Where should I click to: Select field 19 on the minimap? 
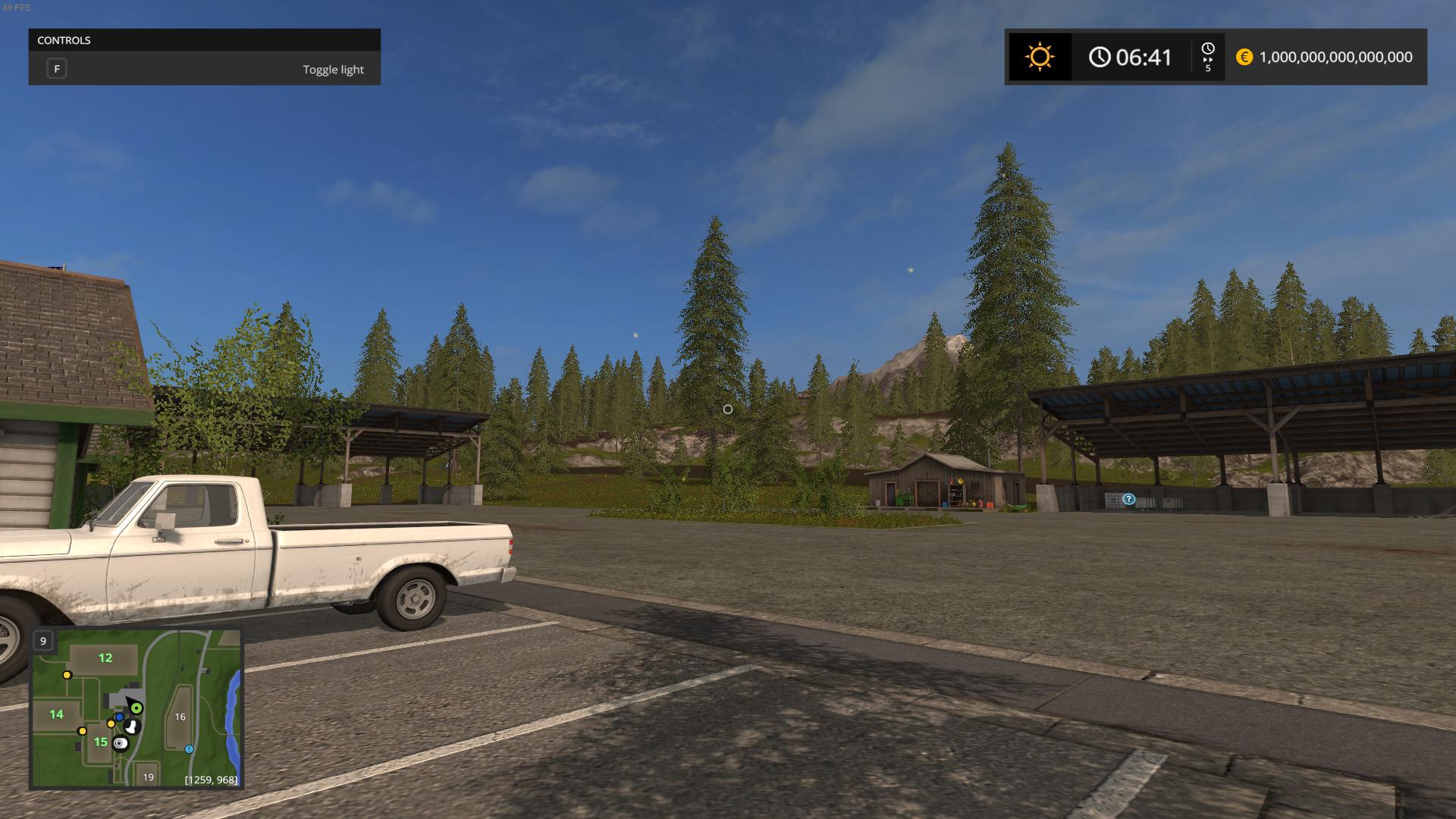(148, 777)
